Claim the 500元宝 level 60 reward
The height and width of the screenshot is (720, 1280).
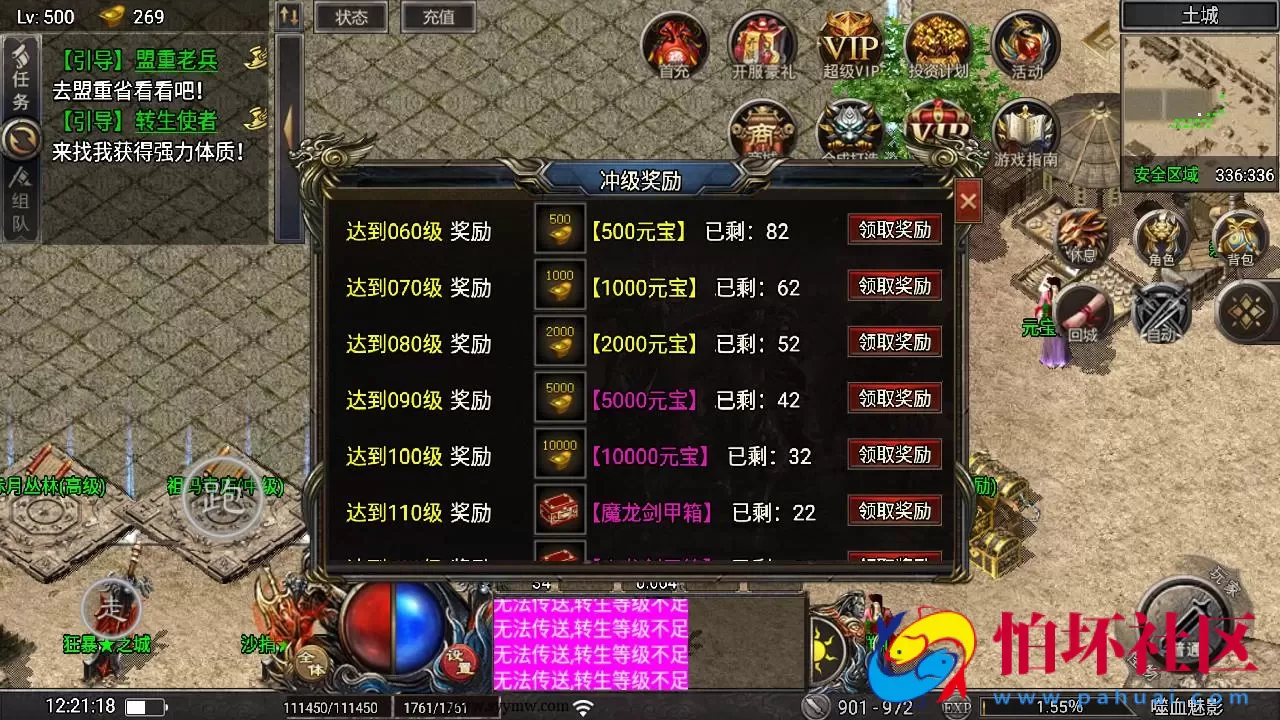(x=894, y=229)
